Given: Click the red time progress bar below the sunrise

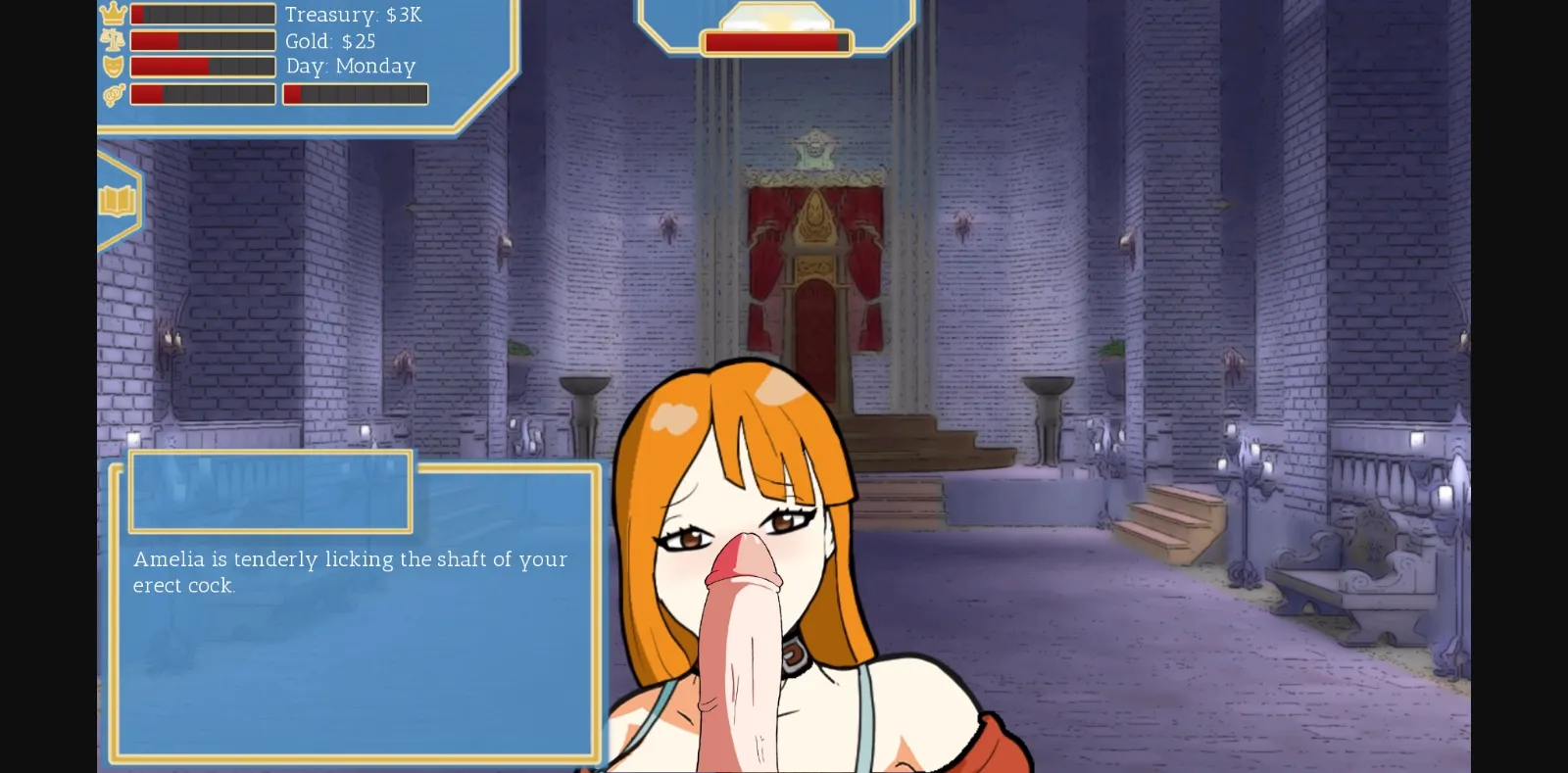Looking at the screenshot, I should click(x=773, y=42).
